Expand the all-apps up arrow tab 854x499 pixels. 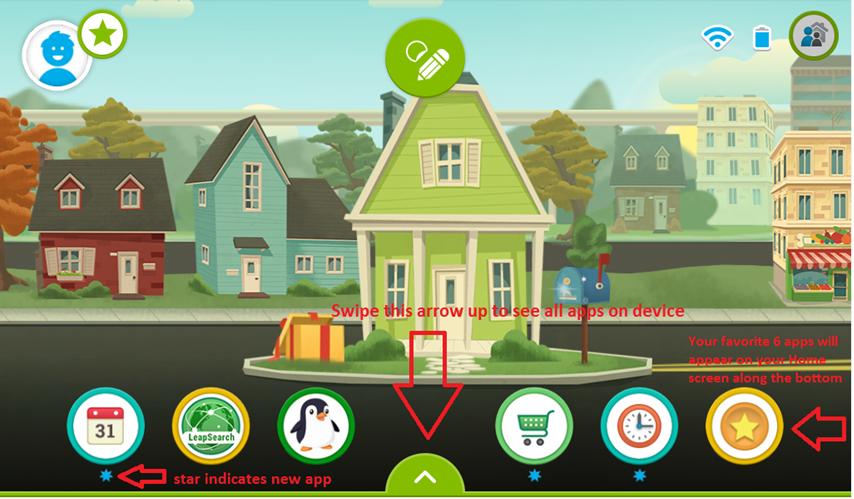[x=426, y=477]
